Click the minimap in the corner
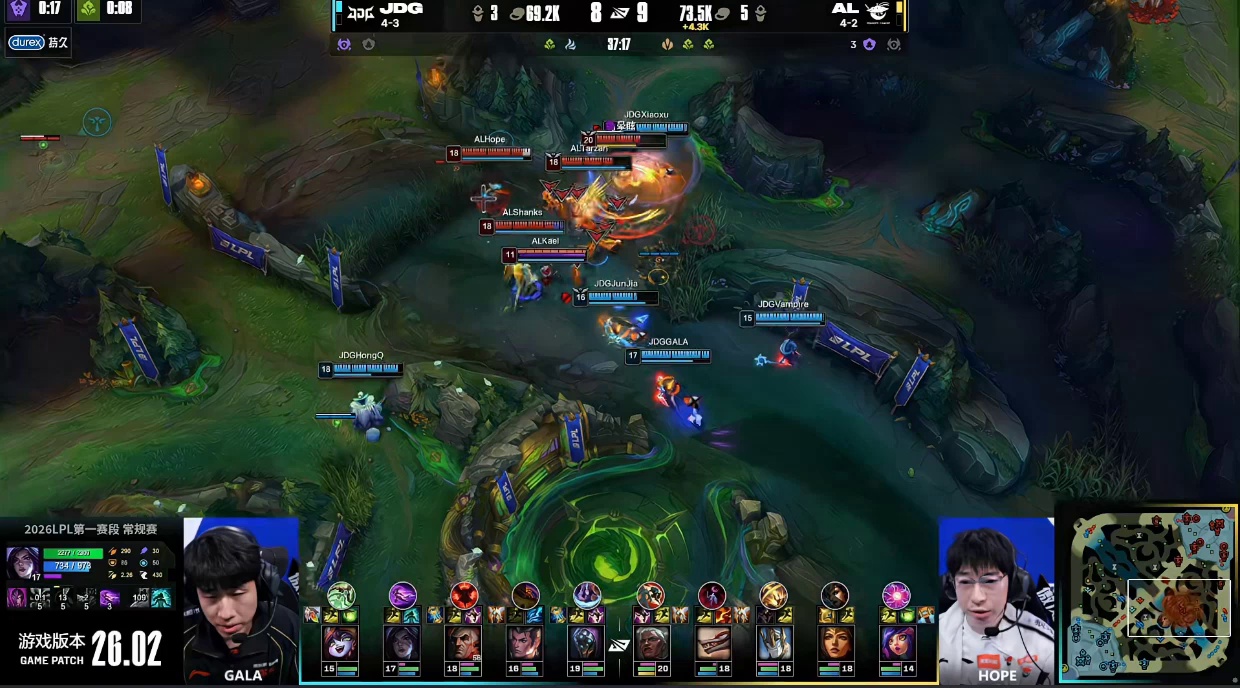This screenshot has height=688, width=1240. (x=1148, y=593)
